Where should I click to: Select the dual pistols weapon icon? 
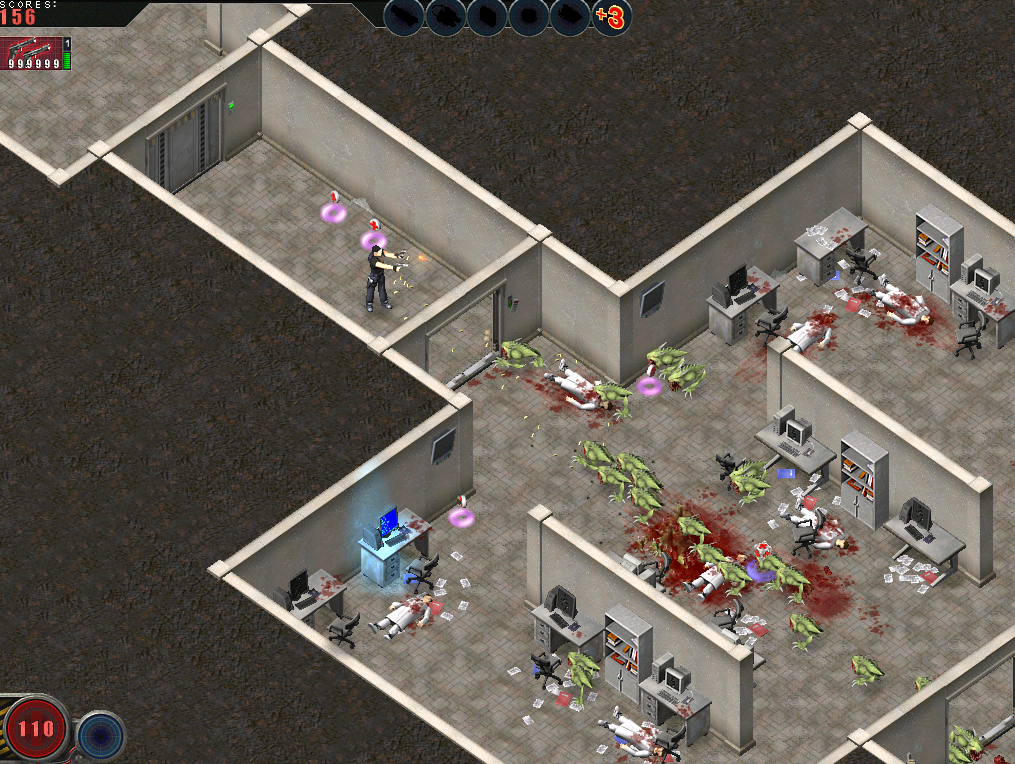pyautogui.click(x=30, y=50)
